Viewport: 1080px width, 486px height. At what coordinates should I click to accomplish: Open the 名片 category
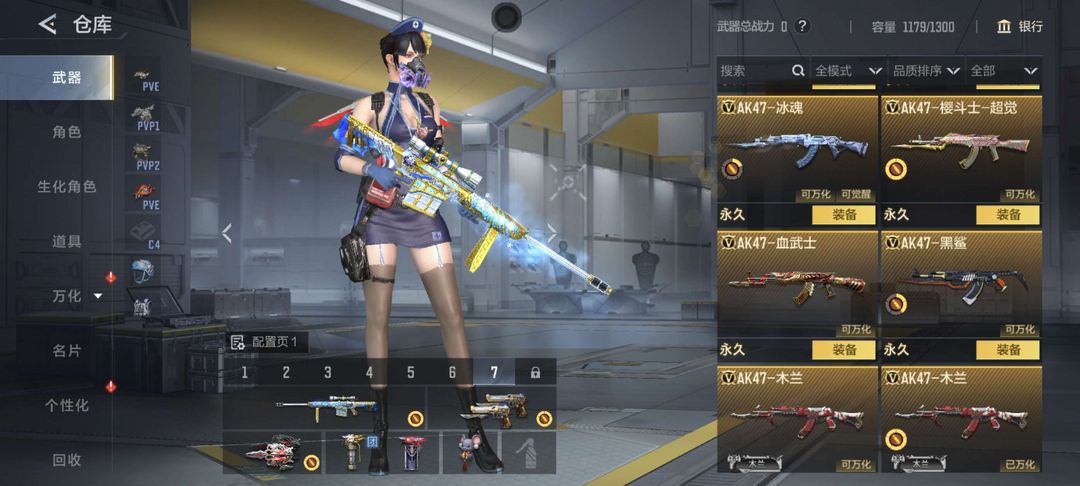tap(66, 350)
